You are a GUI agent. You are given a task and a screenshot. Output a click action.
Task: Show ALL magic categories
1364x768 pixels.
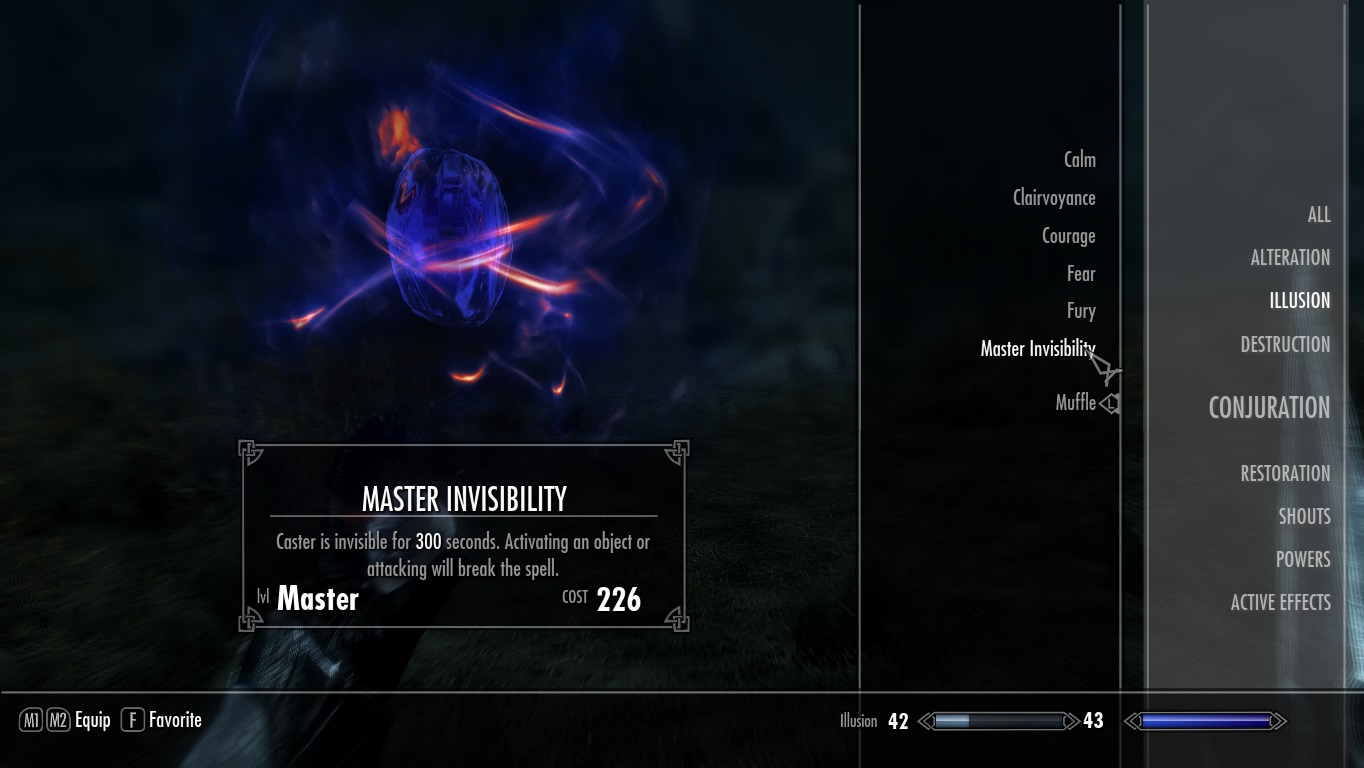[1318, 215]
